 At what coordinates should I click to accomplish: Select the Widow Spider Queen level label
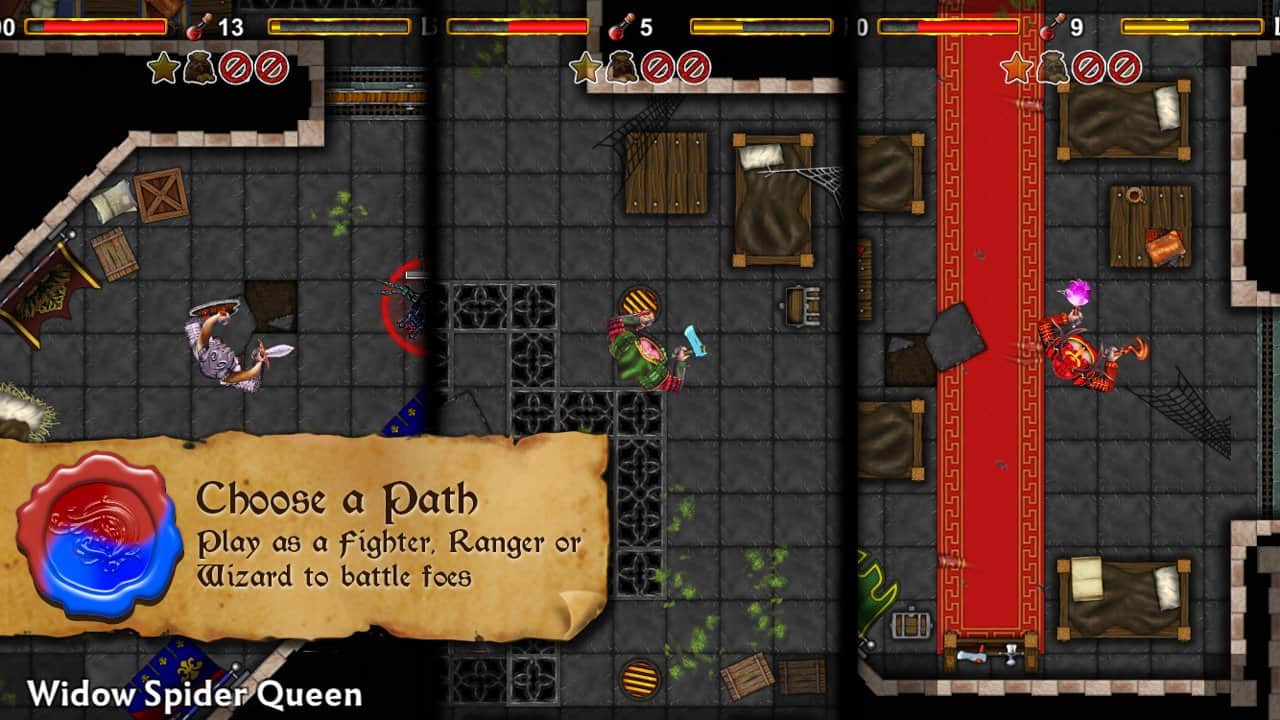point(195,692)
